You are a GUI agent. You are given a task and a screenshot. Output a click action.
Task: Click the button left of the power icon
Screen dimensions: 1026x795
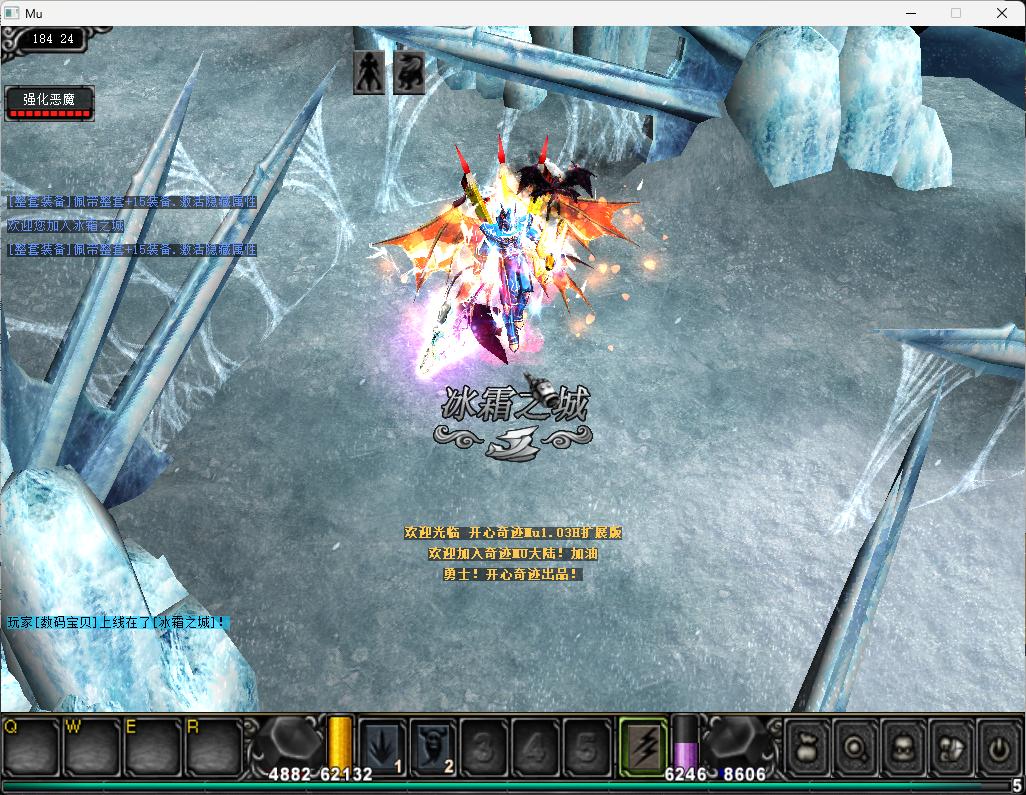click(x=952, y=747)
